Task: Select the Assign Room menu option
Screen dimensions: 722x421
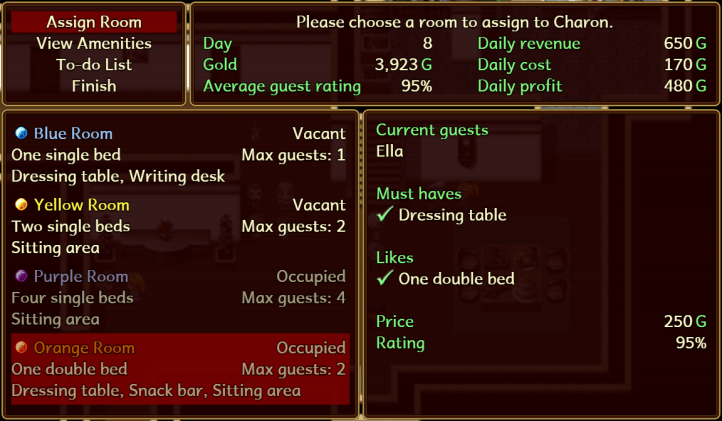Action: tap(94, 22)
